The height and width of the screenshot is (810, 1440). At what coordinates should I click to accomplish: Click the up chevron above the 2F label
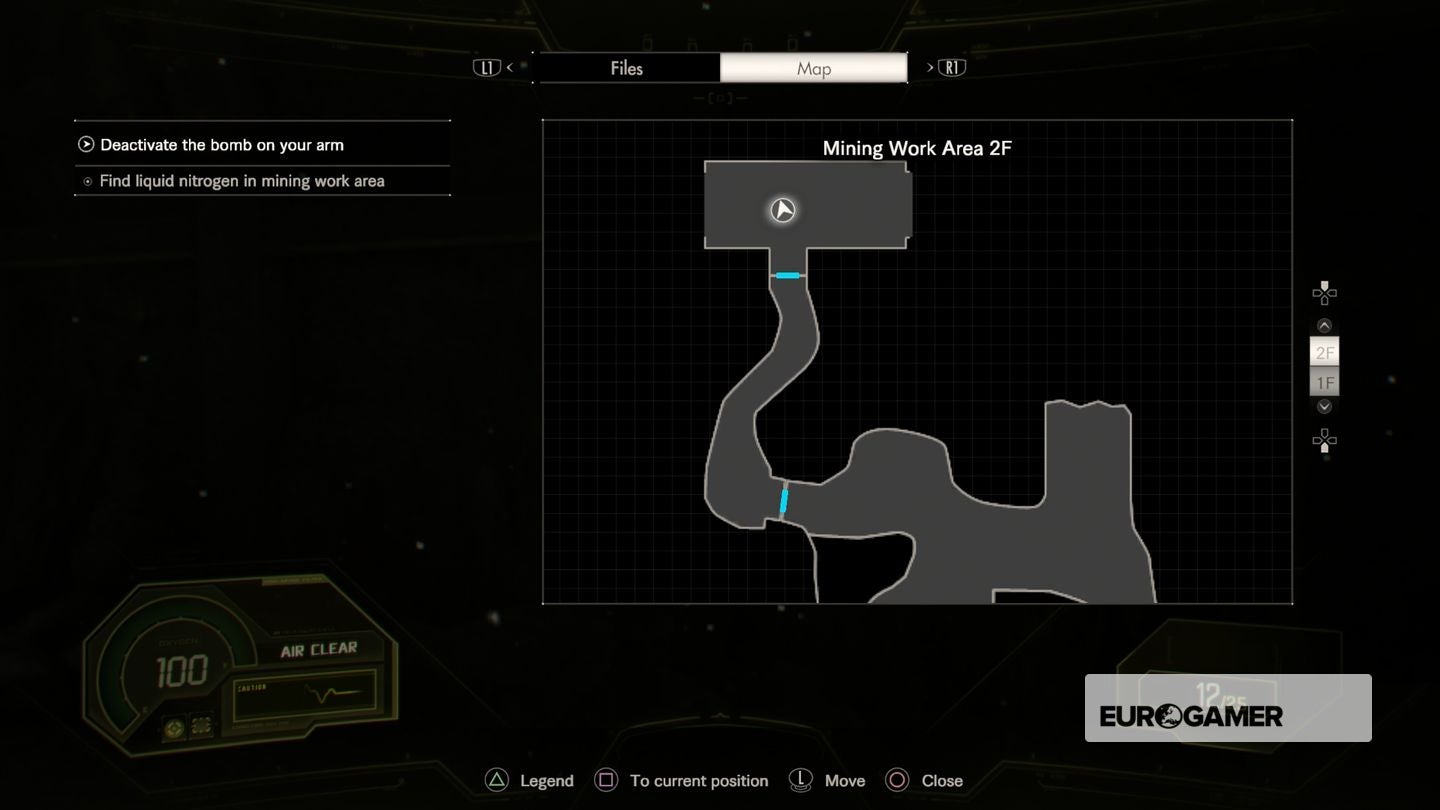point(1324,324)
